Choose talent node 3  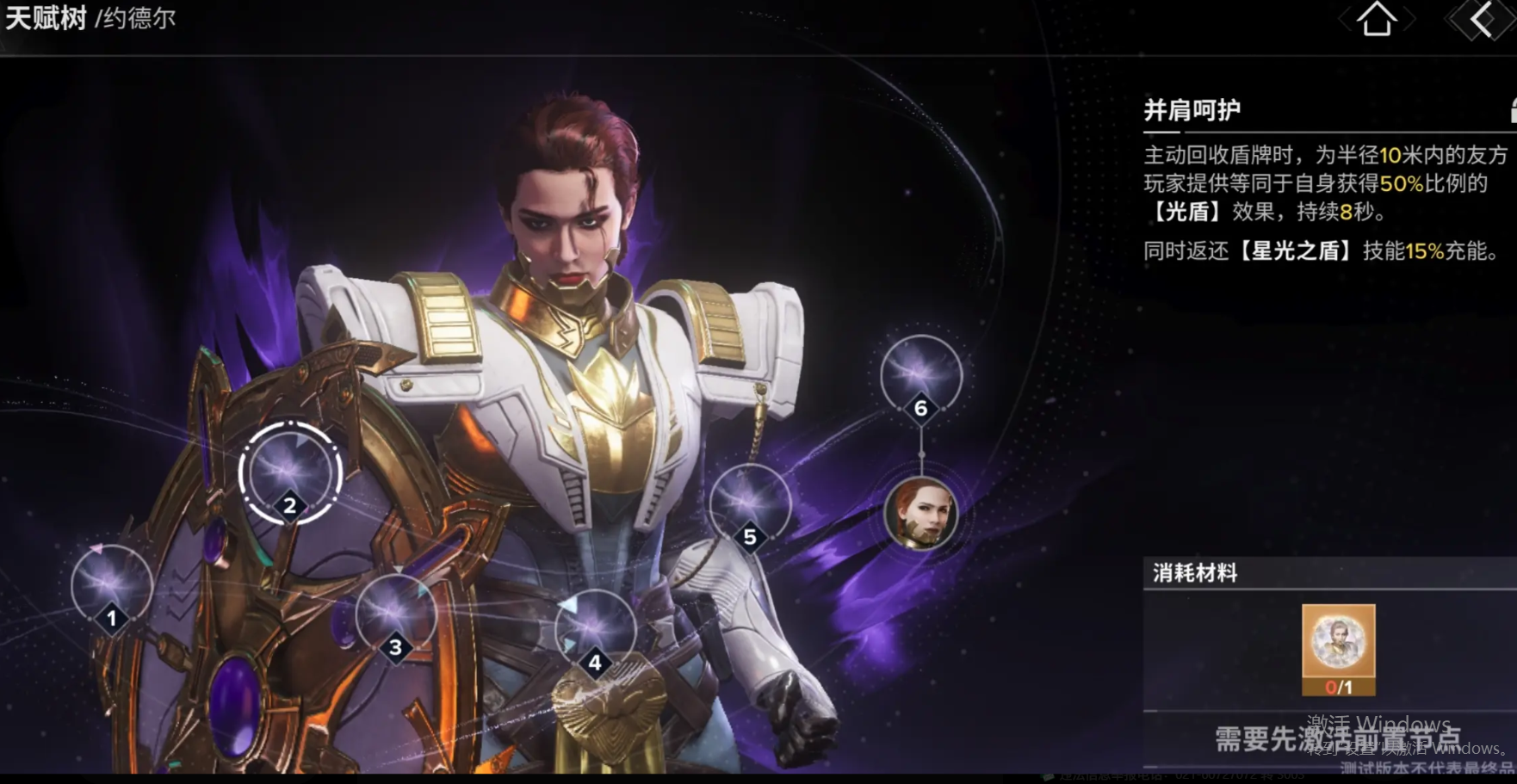395,614
